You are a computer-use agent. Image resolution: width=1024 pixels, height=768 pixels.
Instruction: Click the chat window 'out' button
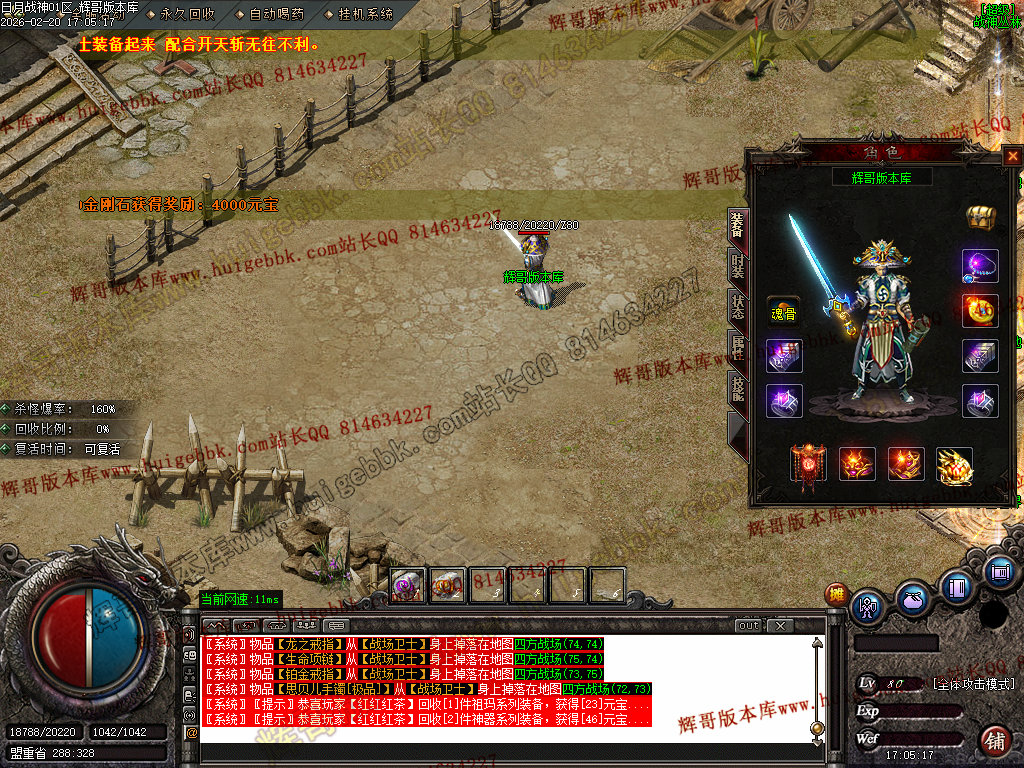pos(749,626)
